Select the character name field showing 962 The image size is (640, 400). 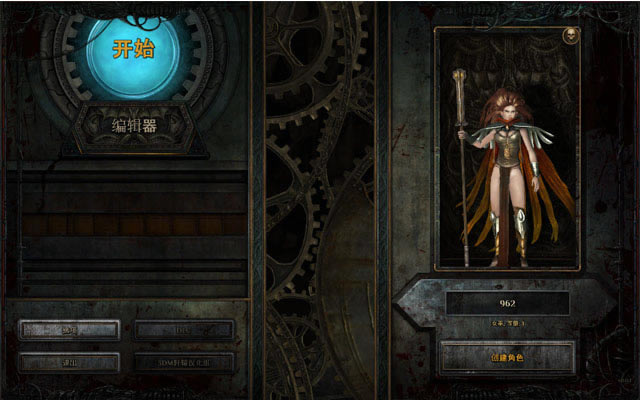pos(507,303)
